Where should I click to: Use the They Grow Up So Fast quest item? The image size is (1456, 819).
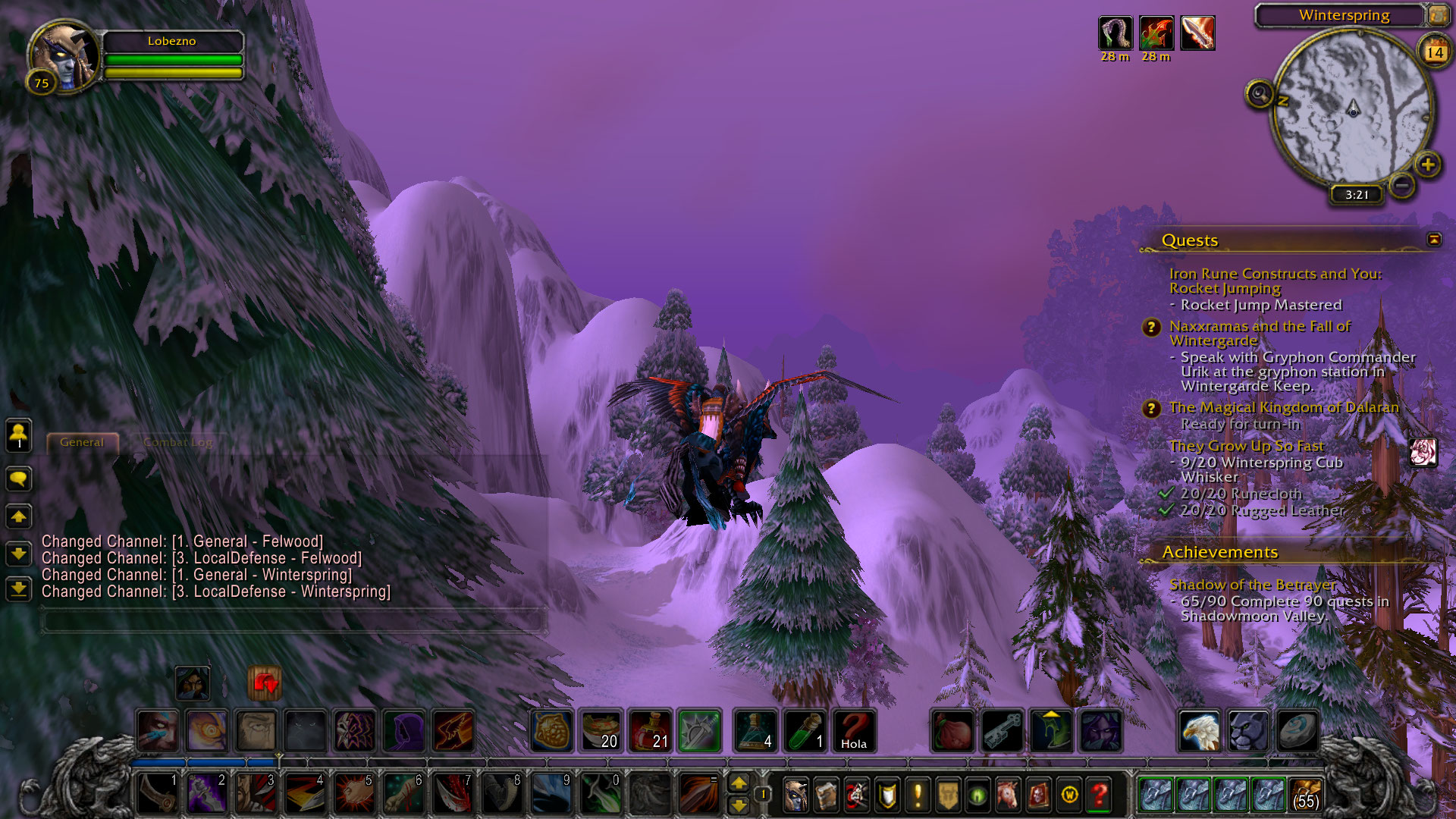(x=1423, y=452)
